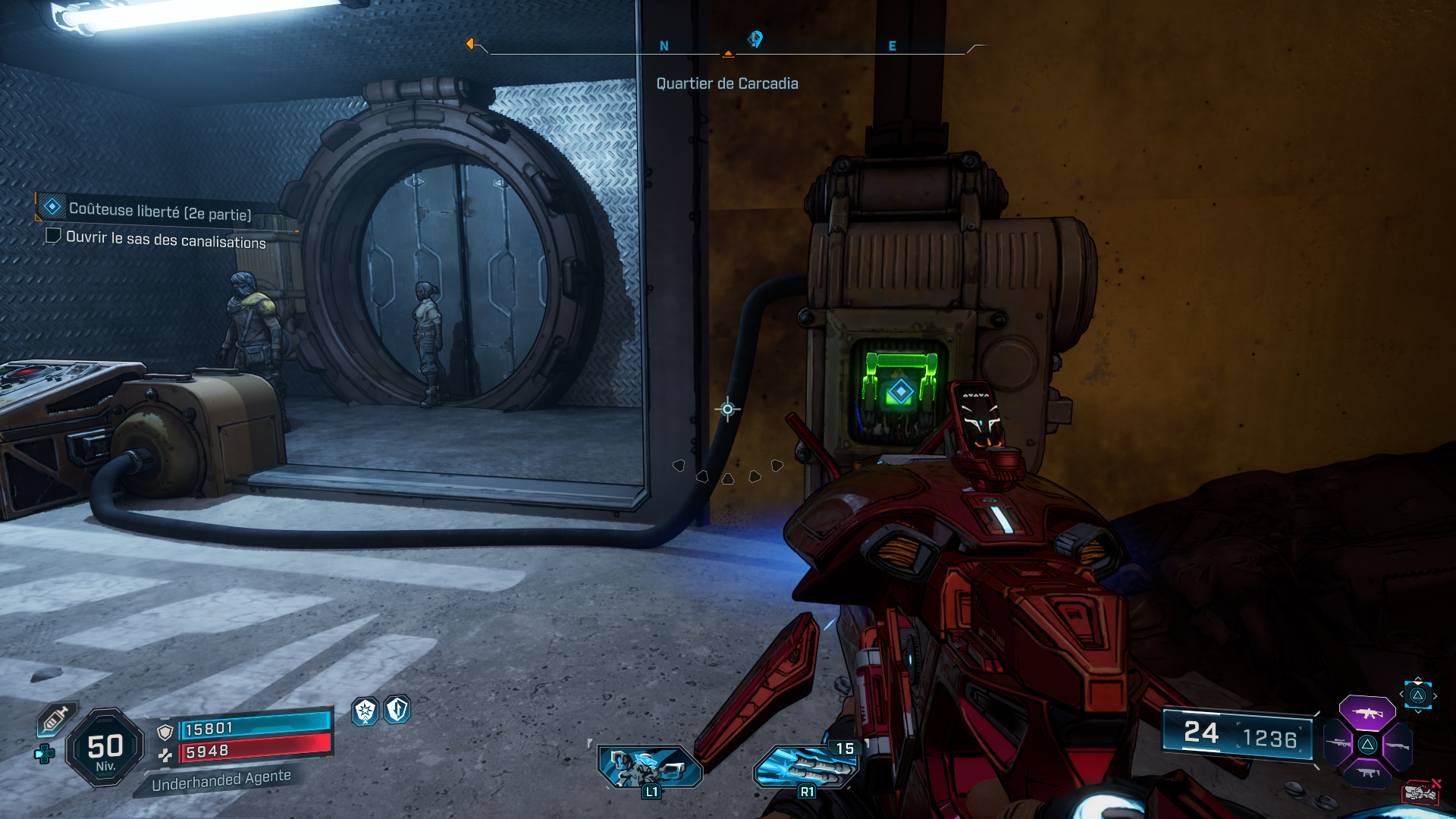Select the shotgun slot on the weapon wheel

click(1398, 745)
